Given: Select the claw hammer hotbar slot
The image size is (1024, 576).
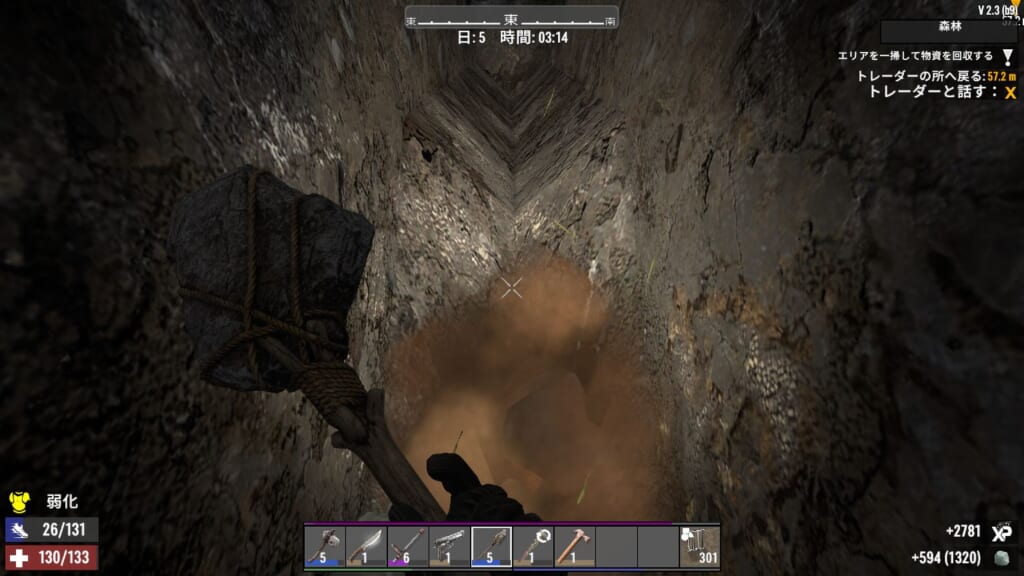Looking at the screenshot, I should [x=574, y=547].
